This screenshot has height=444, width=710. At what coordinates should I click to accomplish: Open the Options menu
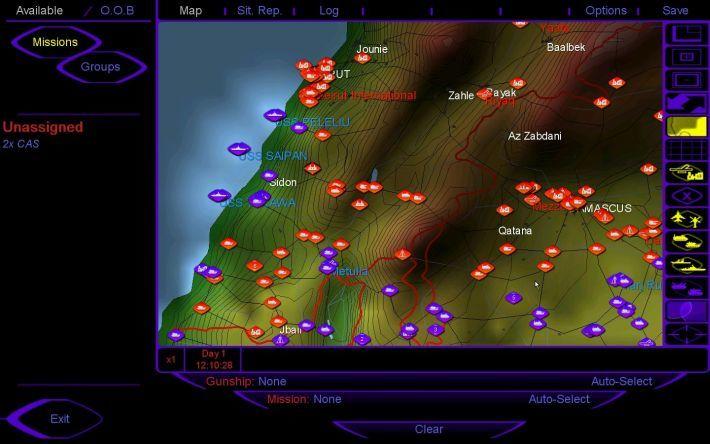[606, 10]
